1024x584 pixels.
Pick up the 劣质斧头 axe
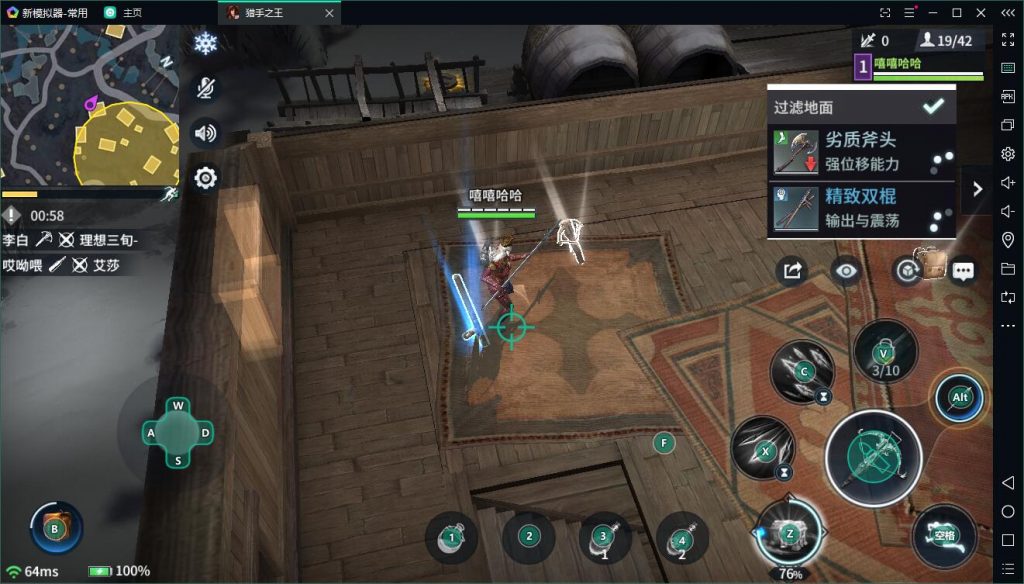(861, 151)
